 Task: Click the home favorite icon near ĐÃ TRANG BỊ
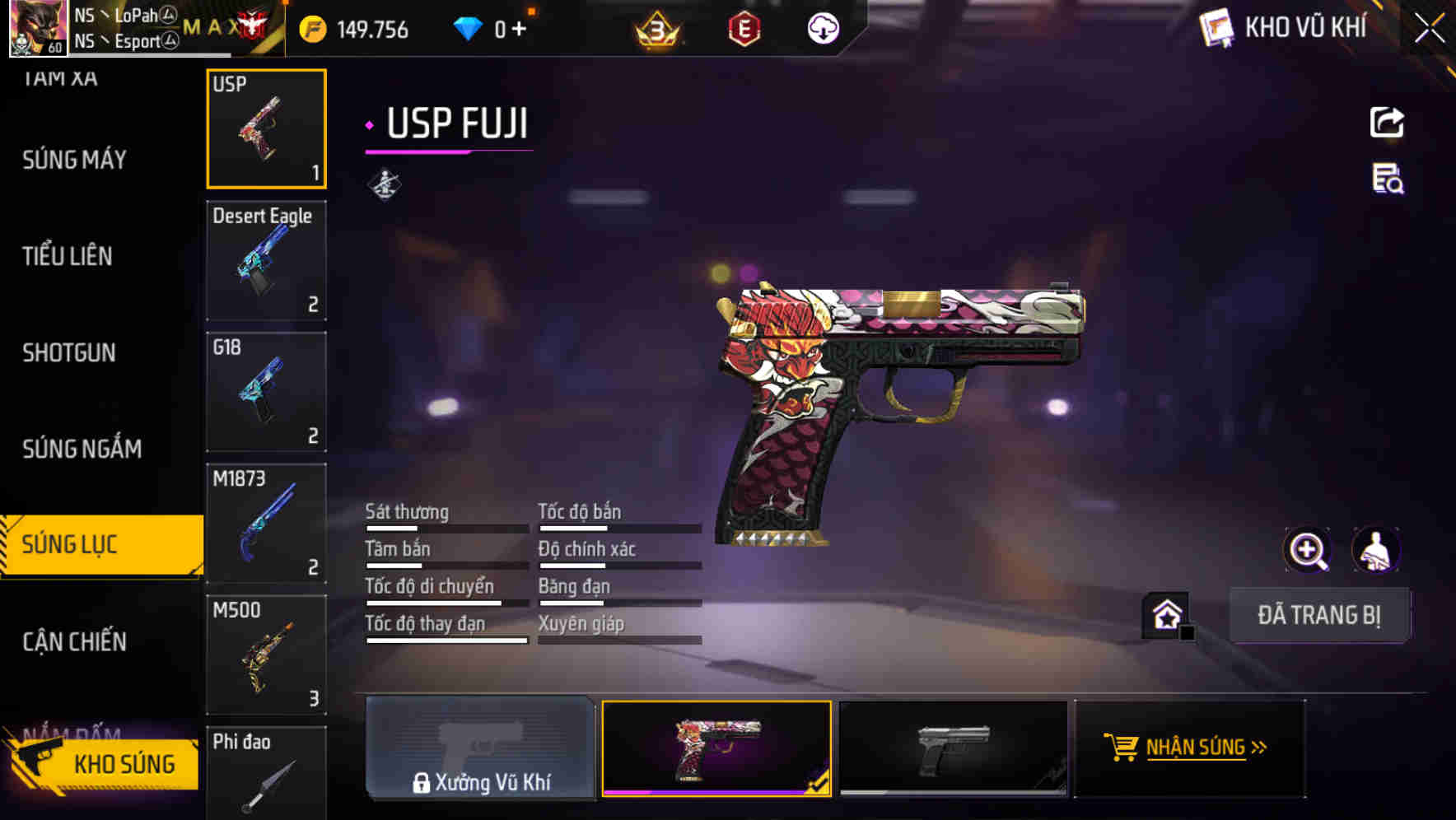point(1164,614)
